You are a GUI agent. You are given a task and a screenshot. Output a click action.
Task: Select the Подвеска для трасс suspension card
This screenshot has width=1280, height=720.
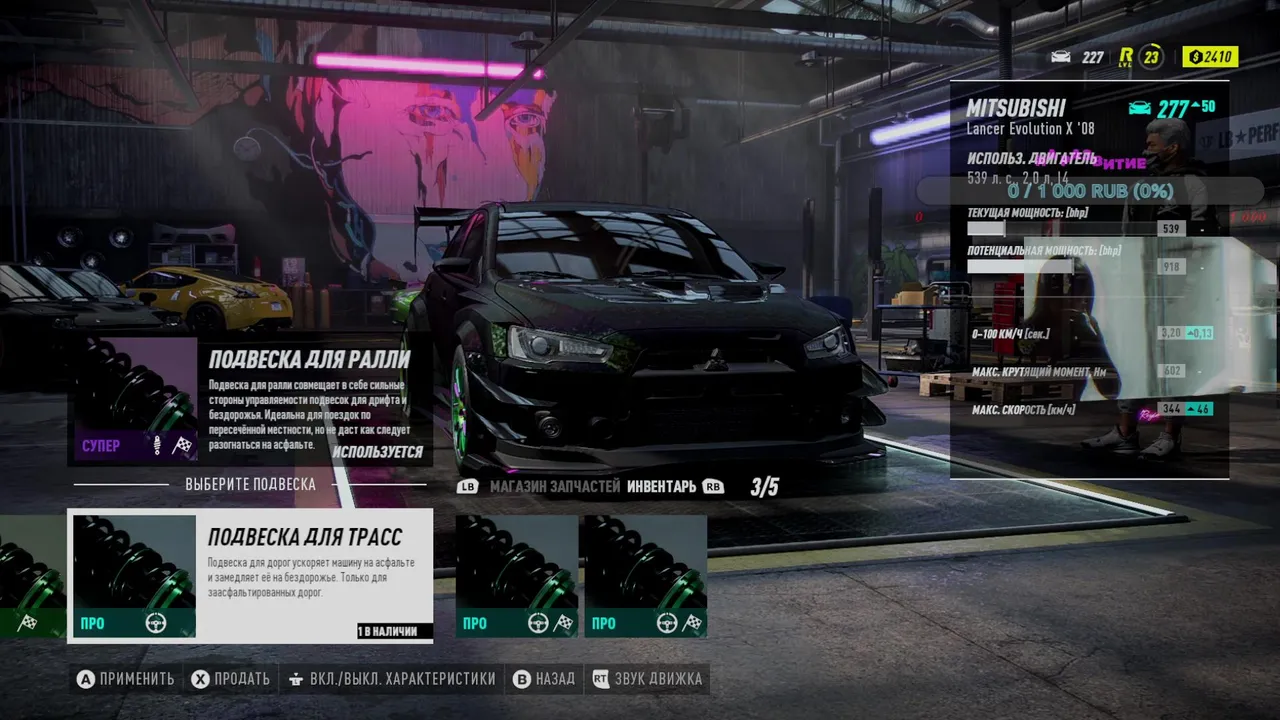250,575
